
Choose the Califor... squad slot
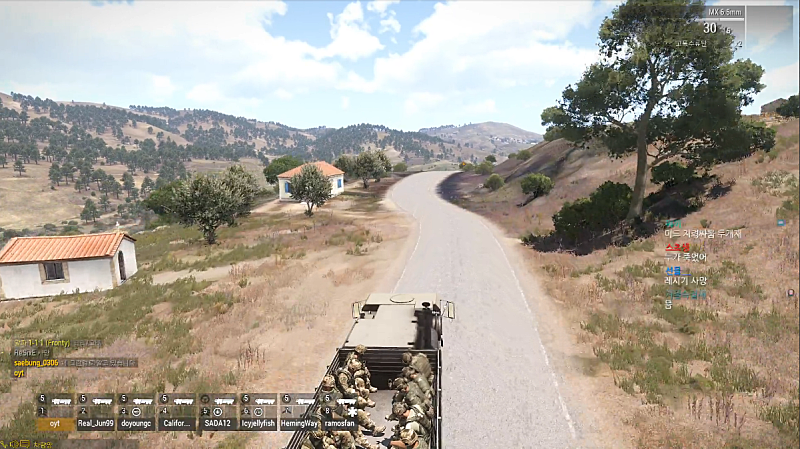click(177, 422)
